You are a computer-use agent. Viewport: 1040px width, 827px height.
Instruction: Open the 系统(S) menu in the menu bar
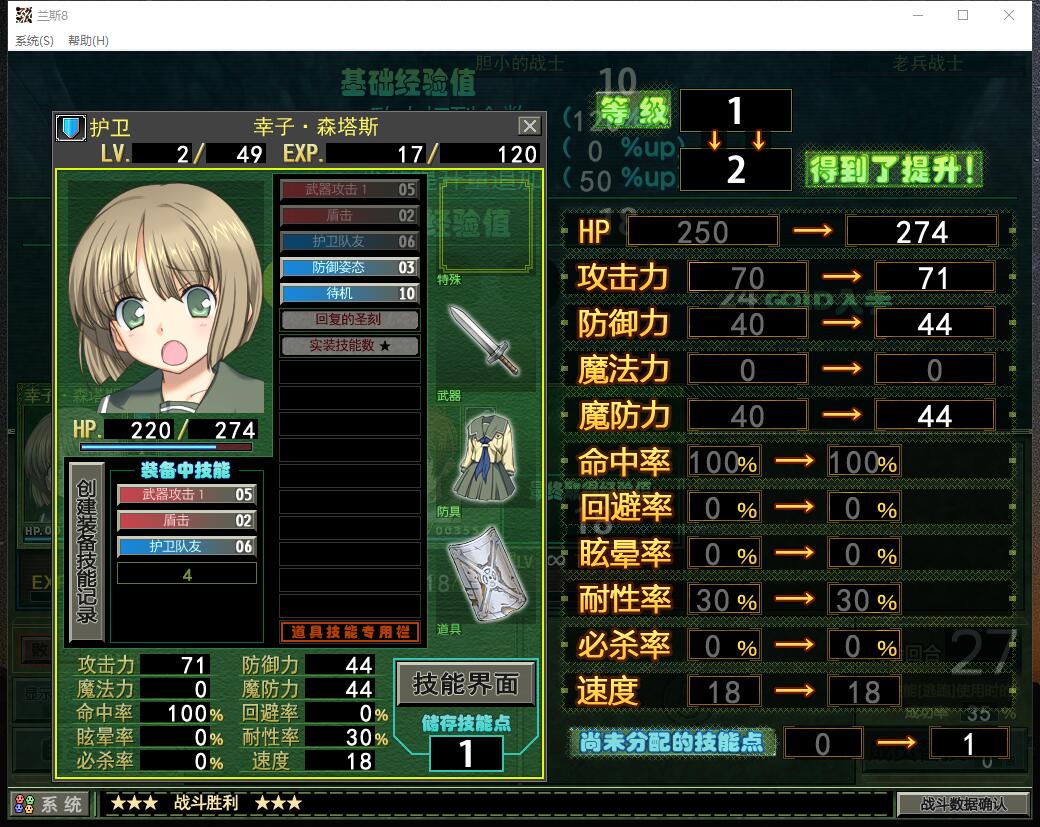click(34, 41)
